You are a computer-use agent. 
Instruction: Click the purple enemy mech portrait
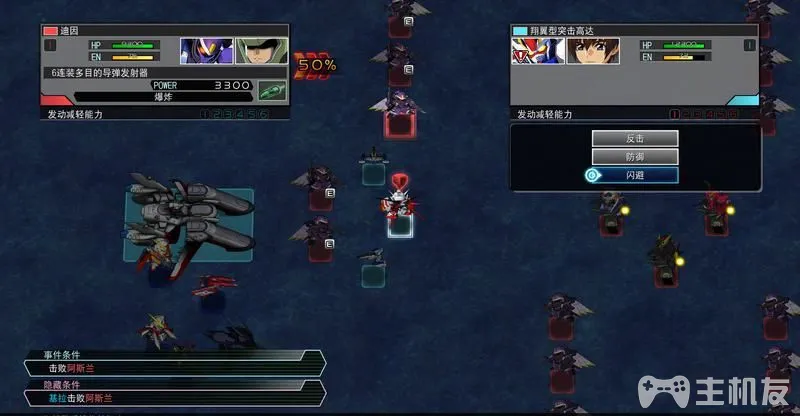207,51
